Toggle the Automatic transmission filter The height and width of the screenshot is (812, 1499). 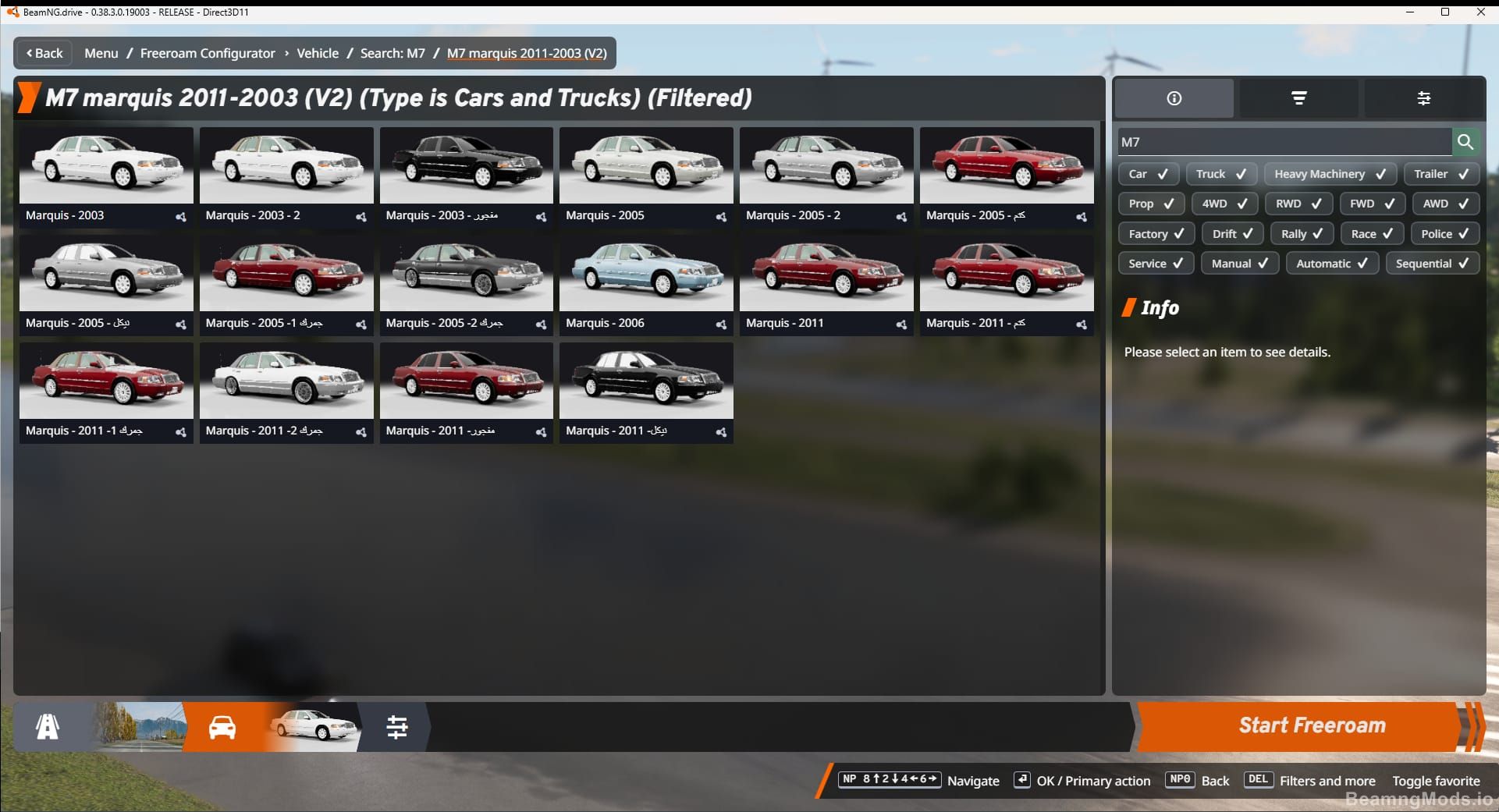1331,263
